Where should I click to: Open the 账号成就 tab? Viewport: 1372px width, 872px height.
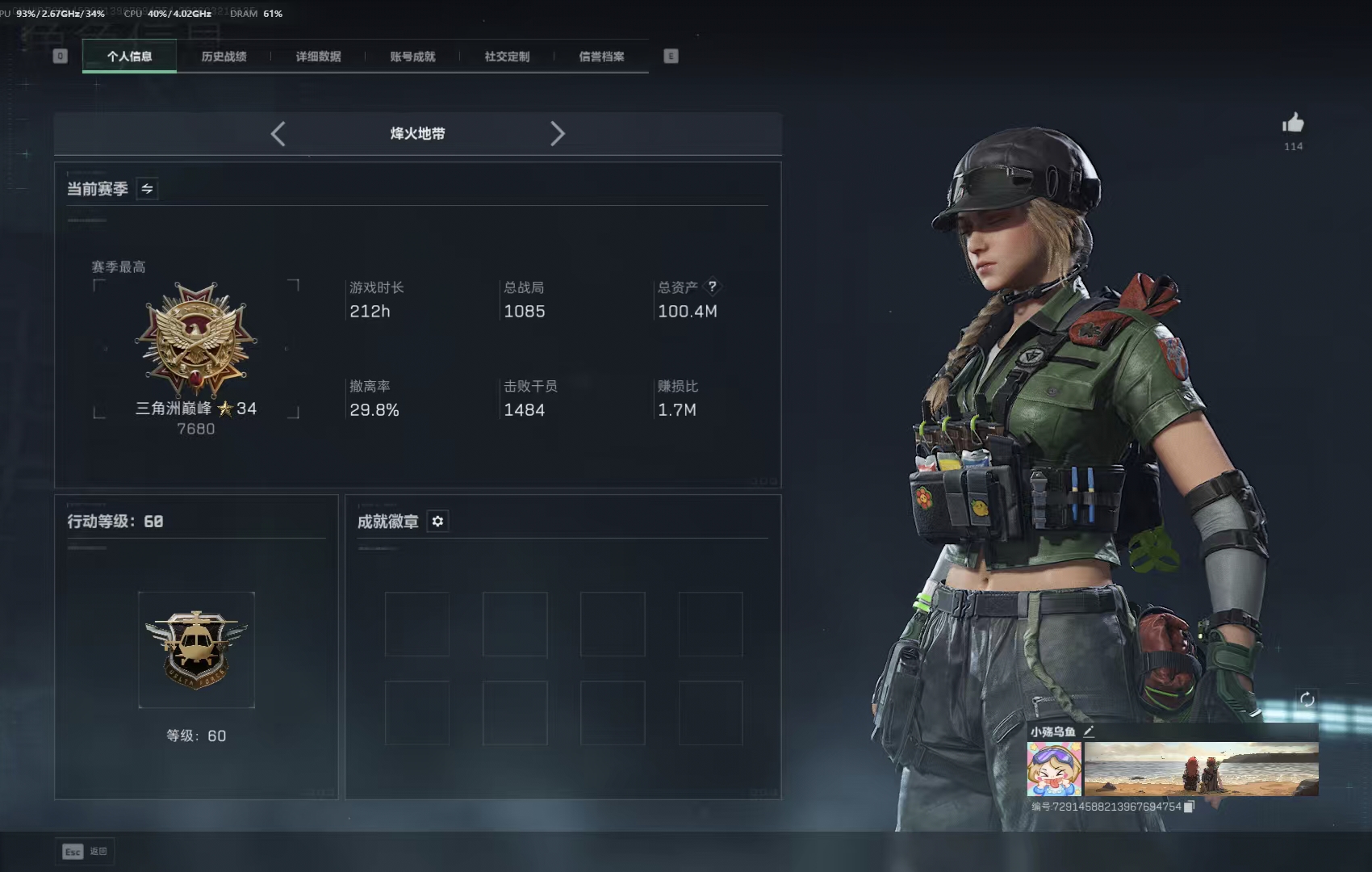tap(412, 57)
